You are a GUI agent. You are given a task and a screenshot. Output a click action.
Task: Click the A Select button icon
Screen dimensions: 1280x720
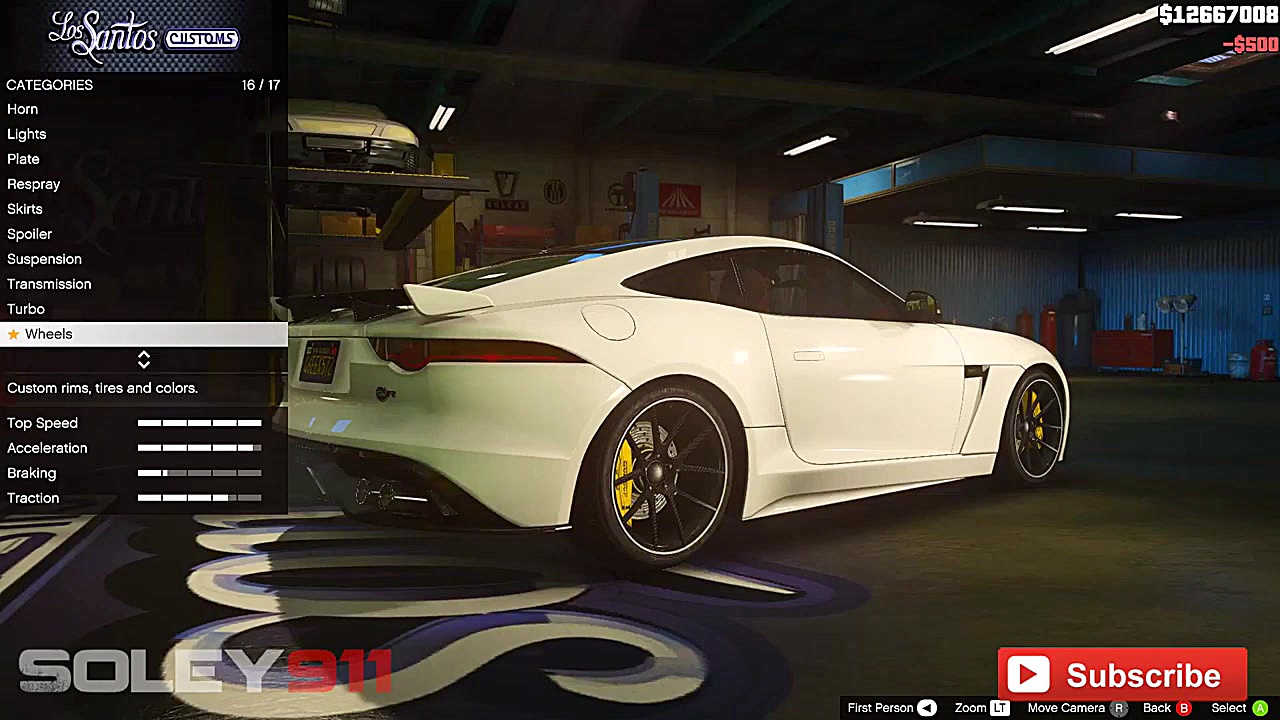point(1258,708)
